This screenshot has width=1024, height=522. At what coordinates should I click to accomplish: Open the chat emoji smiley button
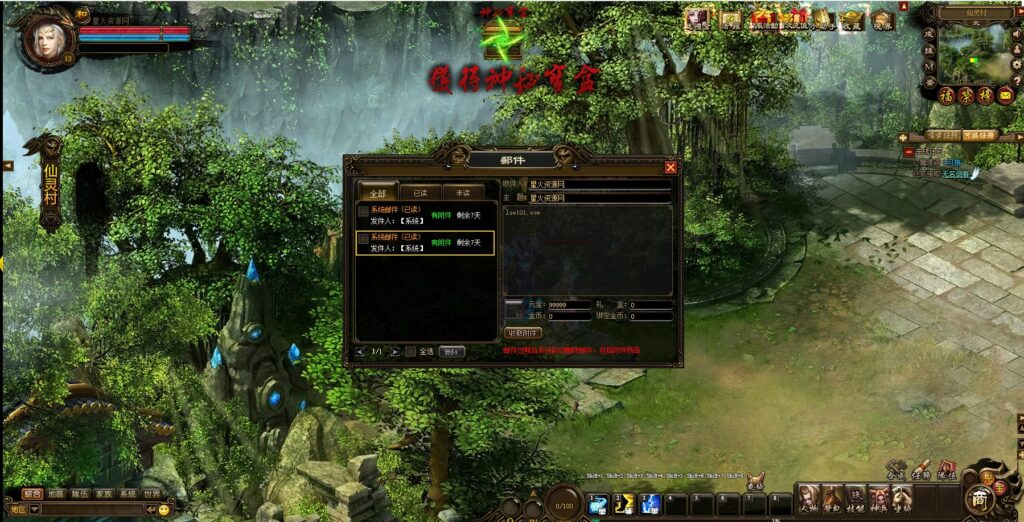coord(164,509)
